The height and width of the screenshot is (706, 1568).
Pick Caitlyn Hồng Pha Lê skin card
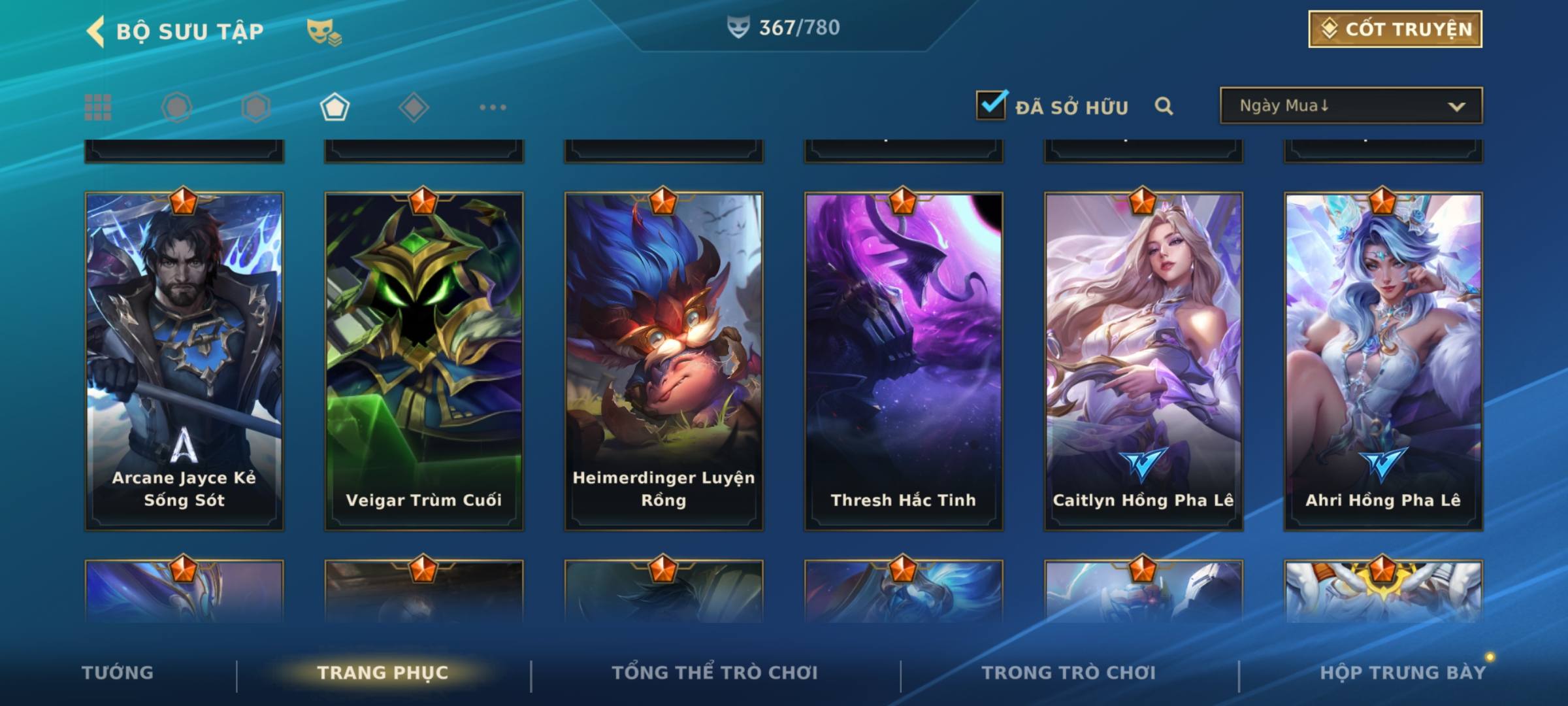coord(1143,360)
